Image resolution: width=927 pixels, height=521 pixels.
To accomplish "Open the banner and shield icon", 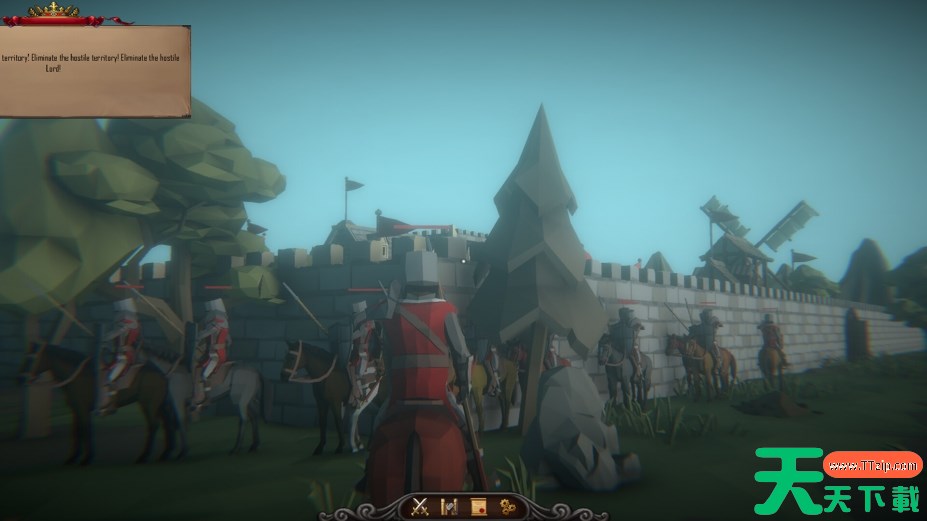I will pyautogui.click(x=449, y=507).
